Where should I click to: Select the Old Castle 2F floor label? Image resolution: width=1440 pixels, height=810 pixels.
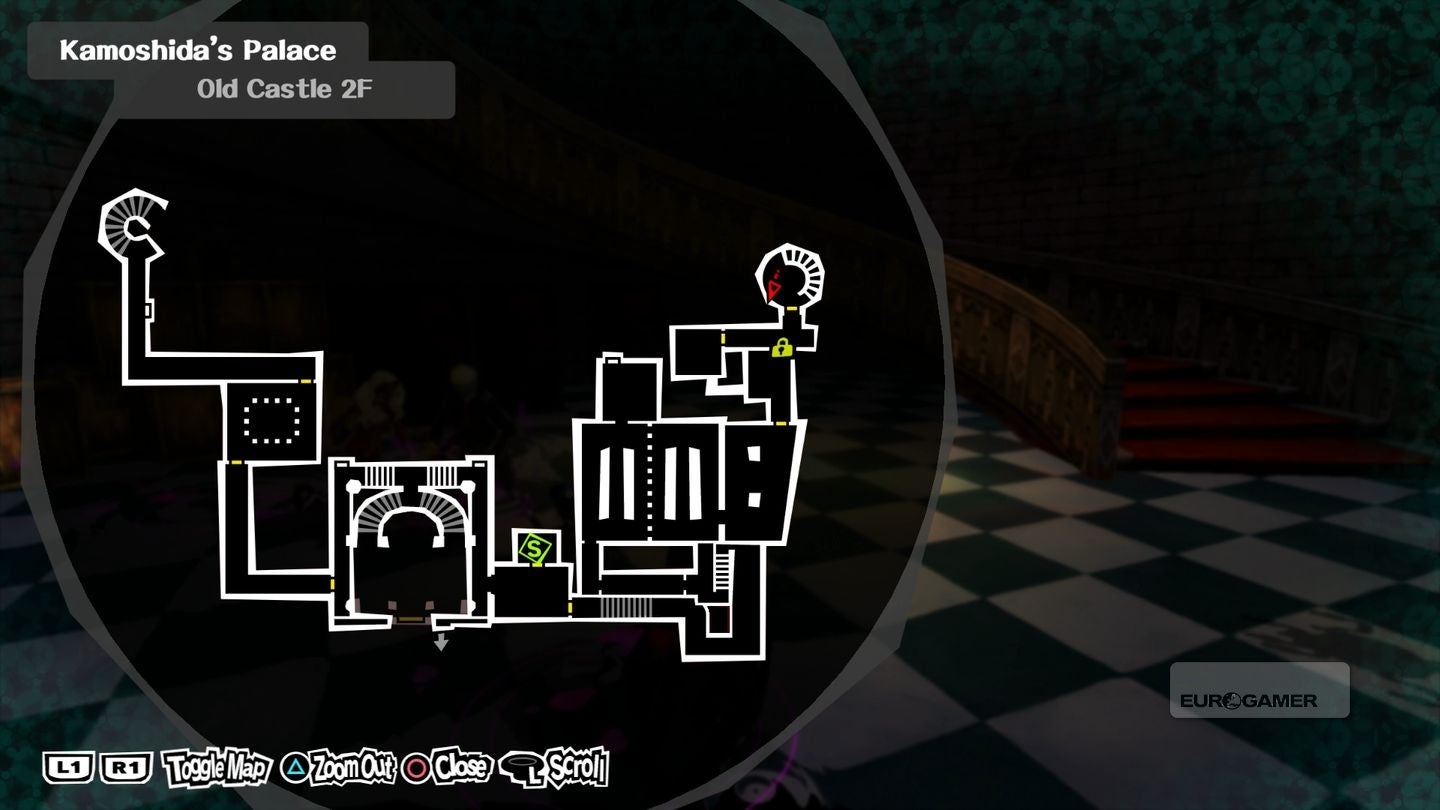[283, 88]
